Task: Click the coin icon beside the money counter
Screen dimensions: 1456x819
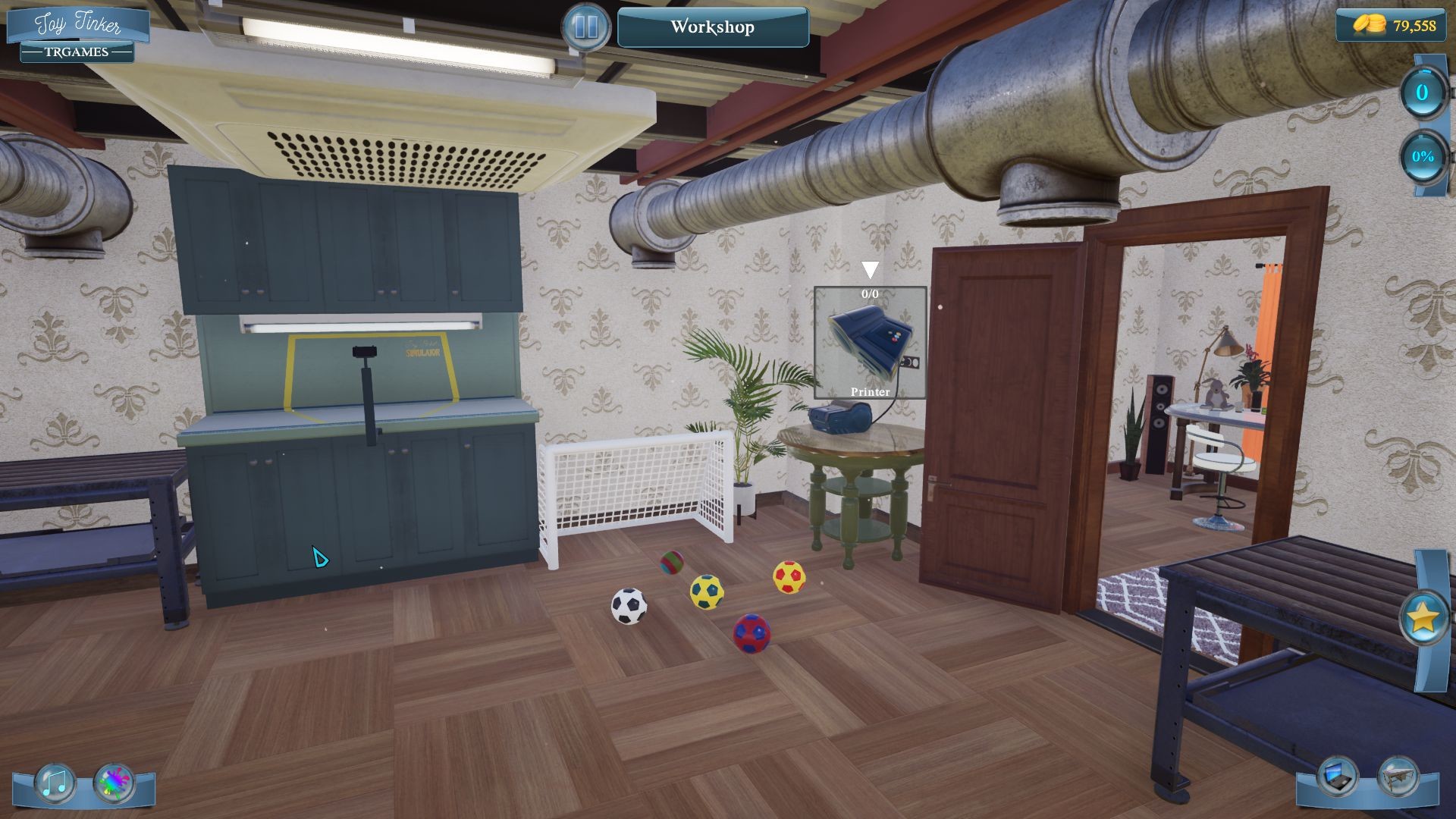Action: pyautogui.click(x=1368, y=24)
